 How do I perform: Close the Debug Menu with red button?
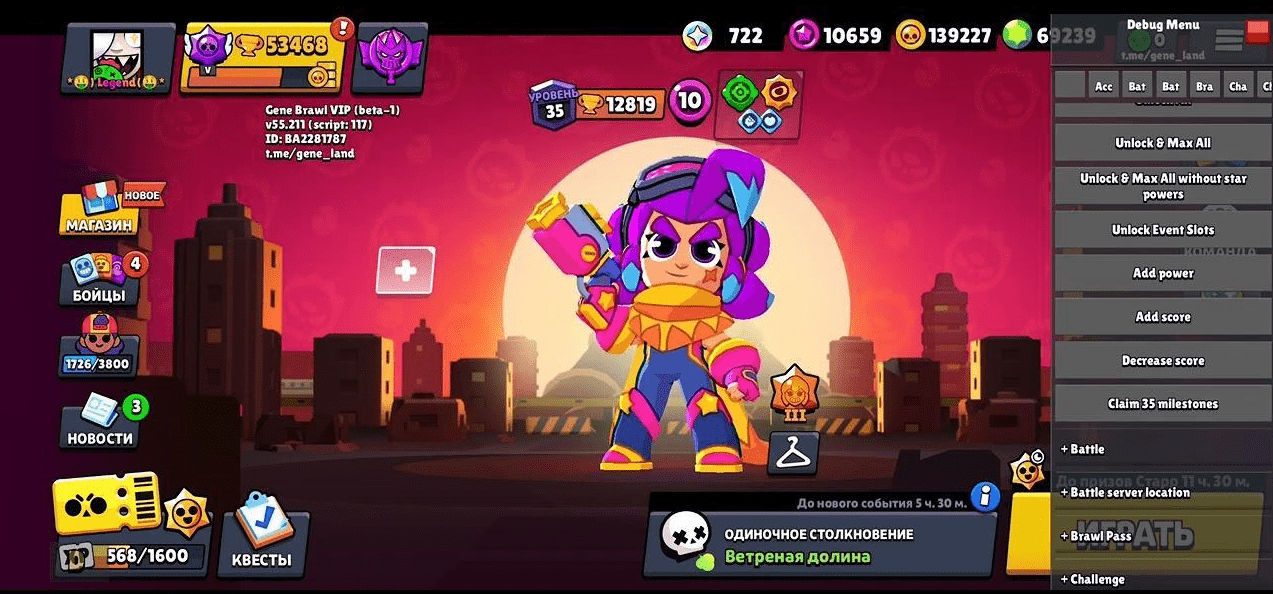(x=1257, y=33)
